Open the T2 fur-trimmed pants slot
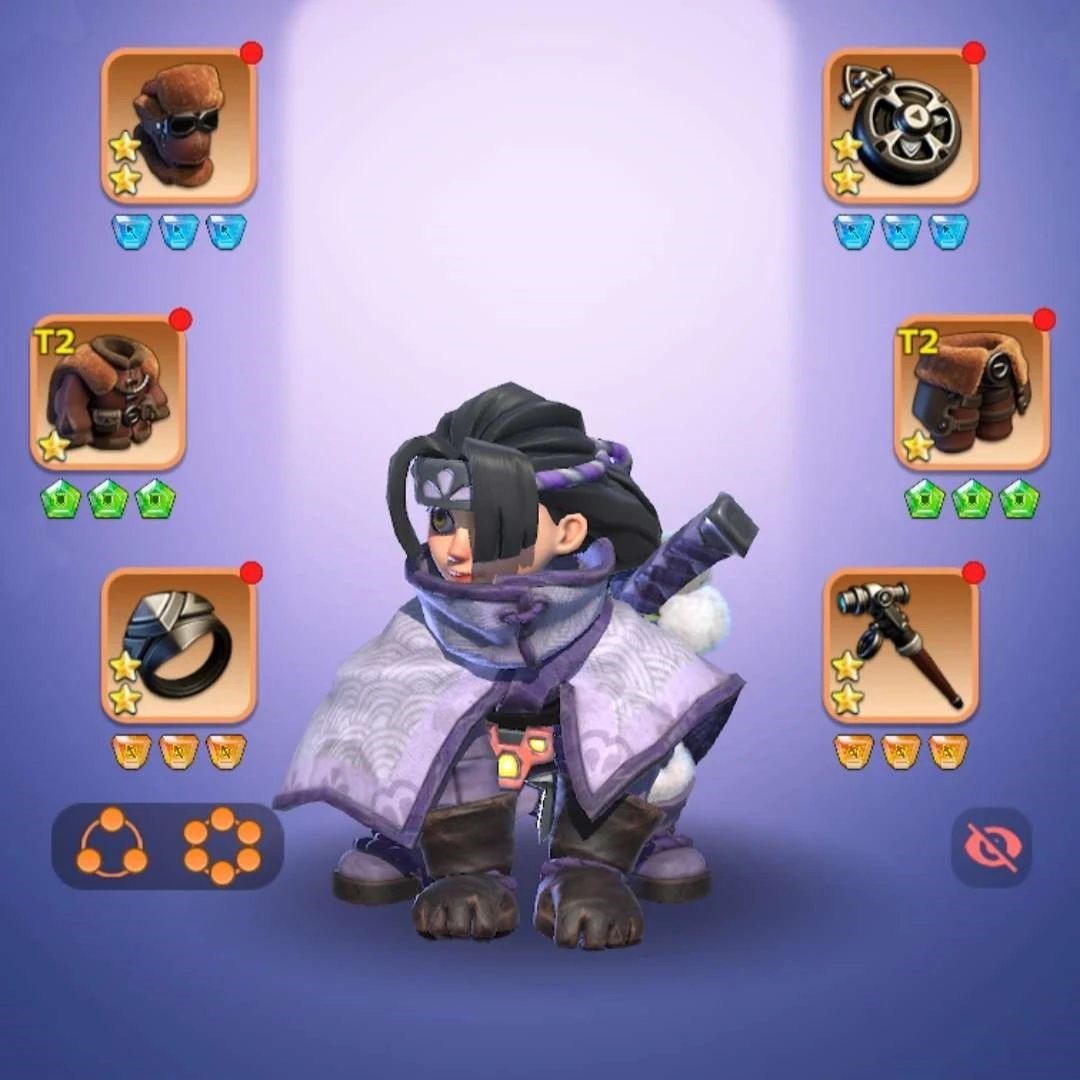The image size is (1080, 1080). click(972, 393)
